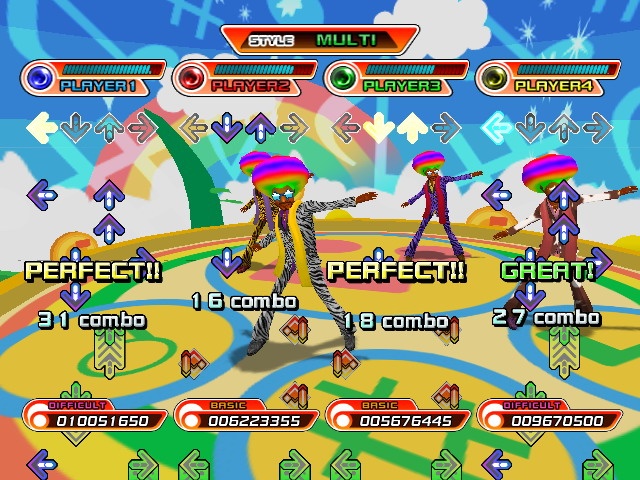Tap Player 1's right step-zone arrow
The width and height of the screenshot is (640, 480).
click(143, 127)
